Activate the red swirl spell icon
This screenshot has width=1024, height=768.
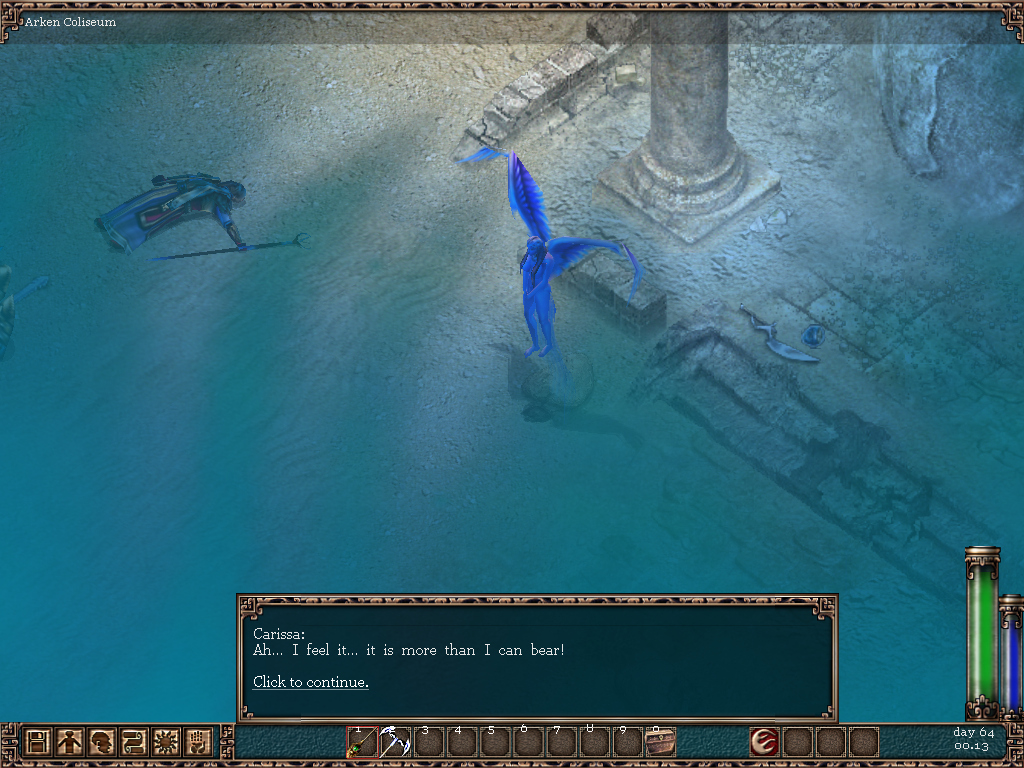(x=765, y=742)
